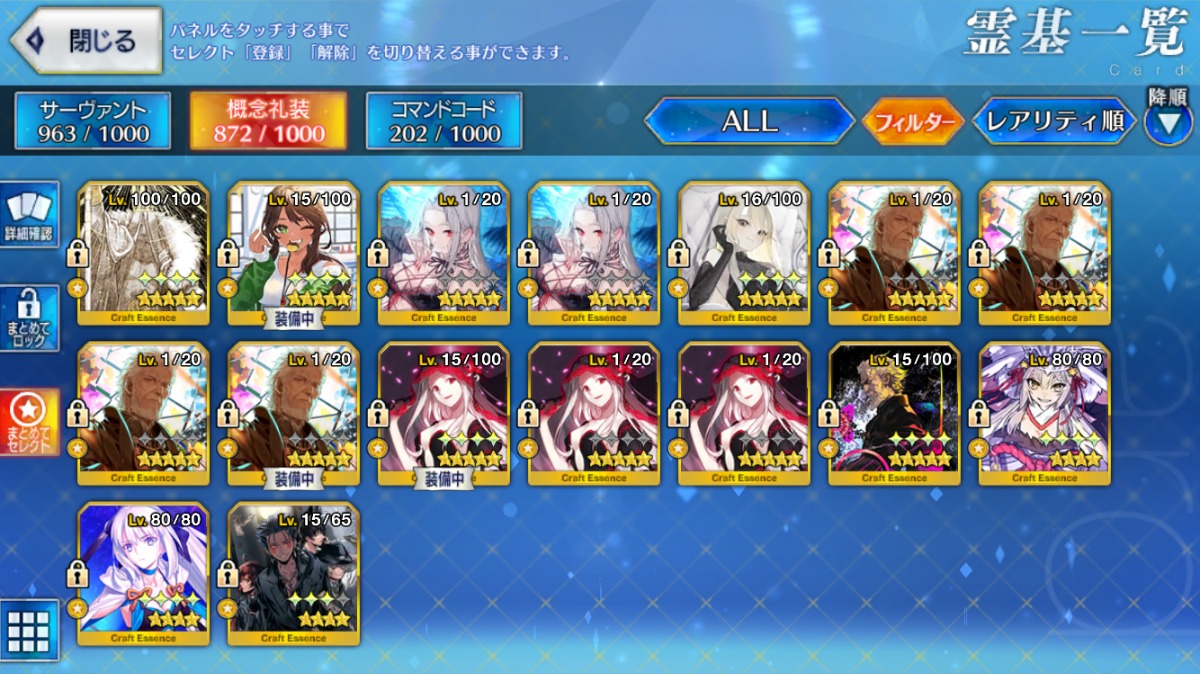The width and height of the screenshot is (1200, 674).
Task: Select the Lv. 80/80 white-haired girl blue card
Action: tap(143, 573)
